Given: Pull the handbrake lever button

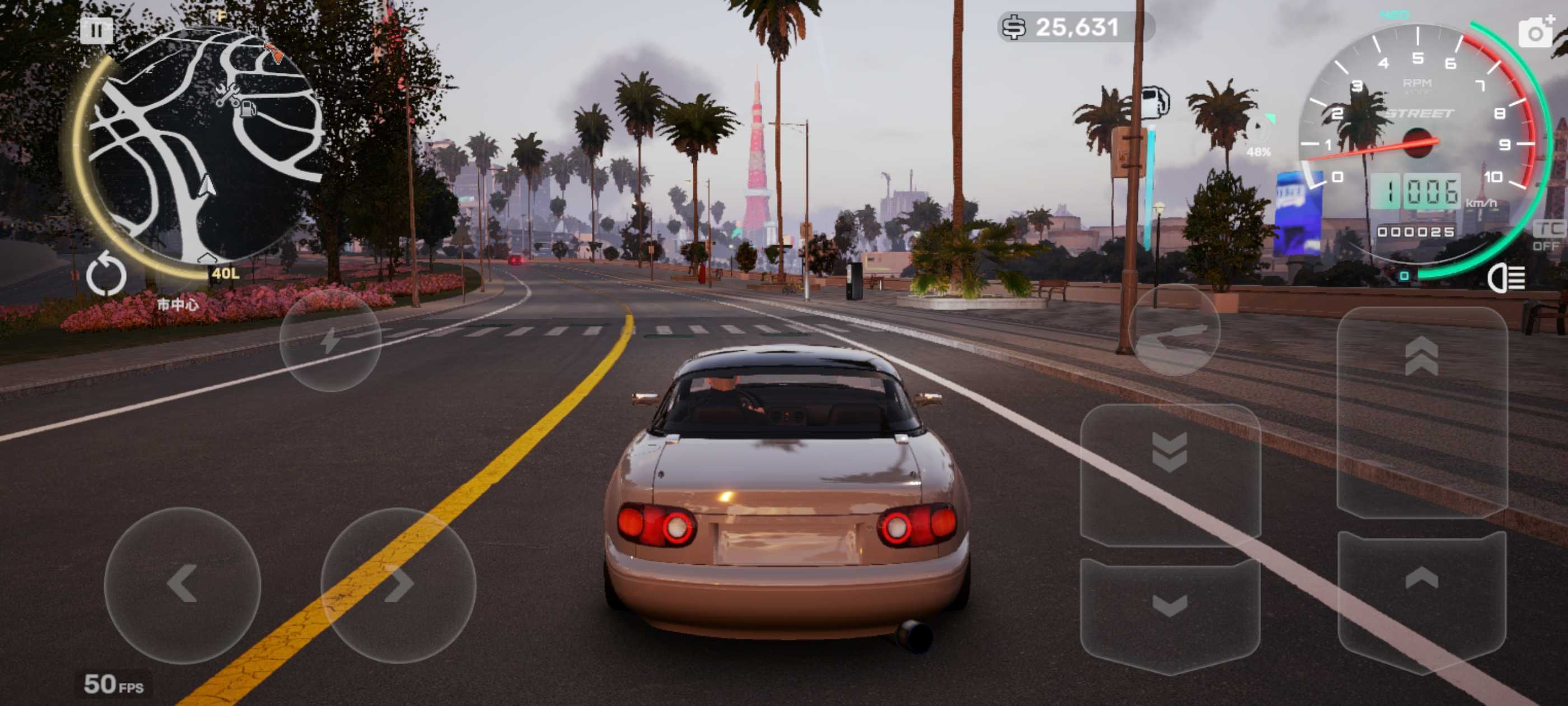Looking at the screenshot, I should pos(1174,331).
